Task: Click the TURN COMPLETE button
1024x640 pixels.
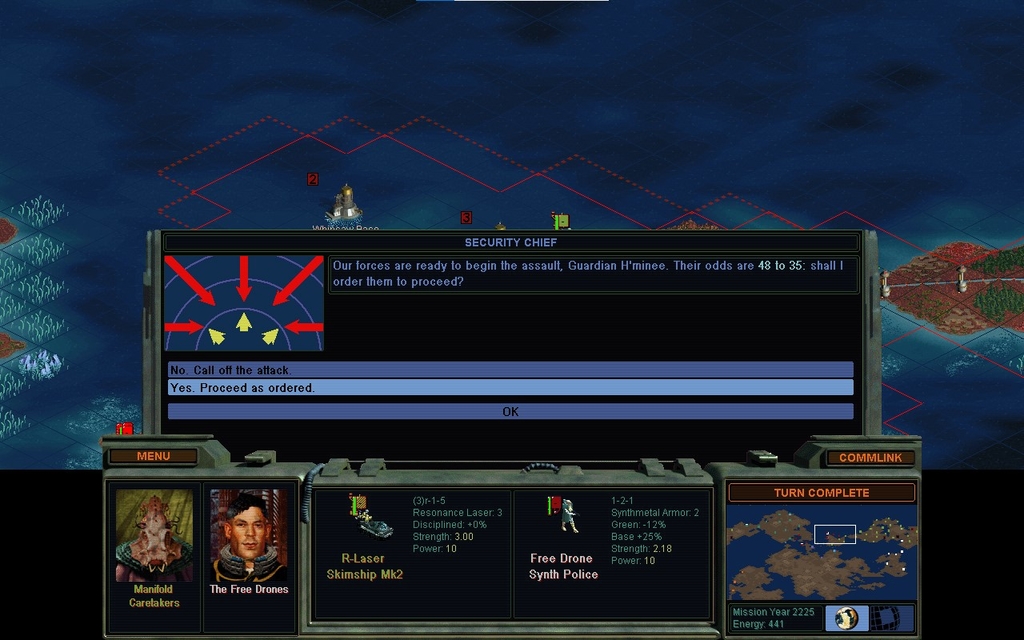Action: [x=821, y=493]
